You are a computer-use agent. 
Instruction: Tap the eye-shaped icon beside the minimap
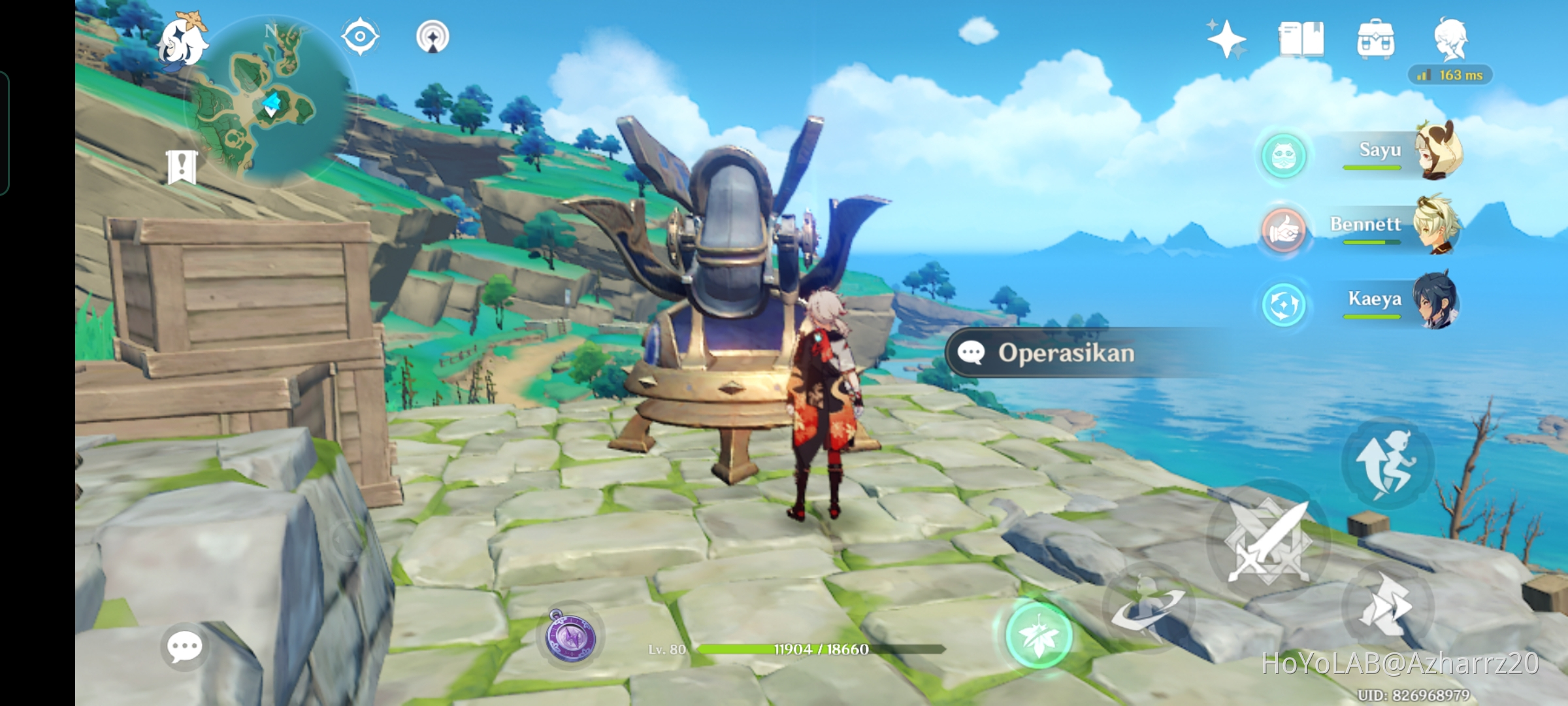pyautogui.click(x=360, y=36)
